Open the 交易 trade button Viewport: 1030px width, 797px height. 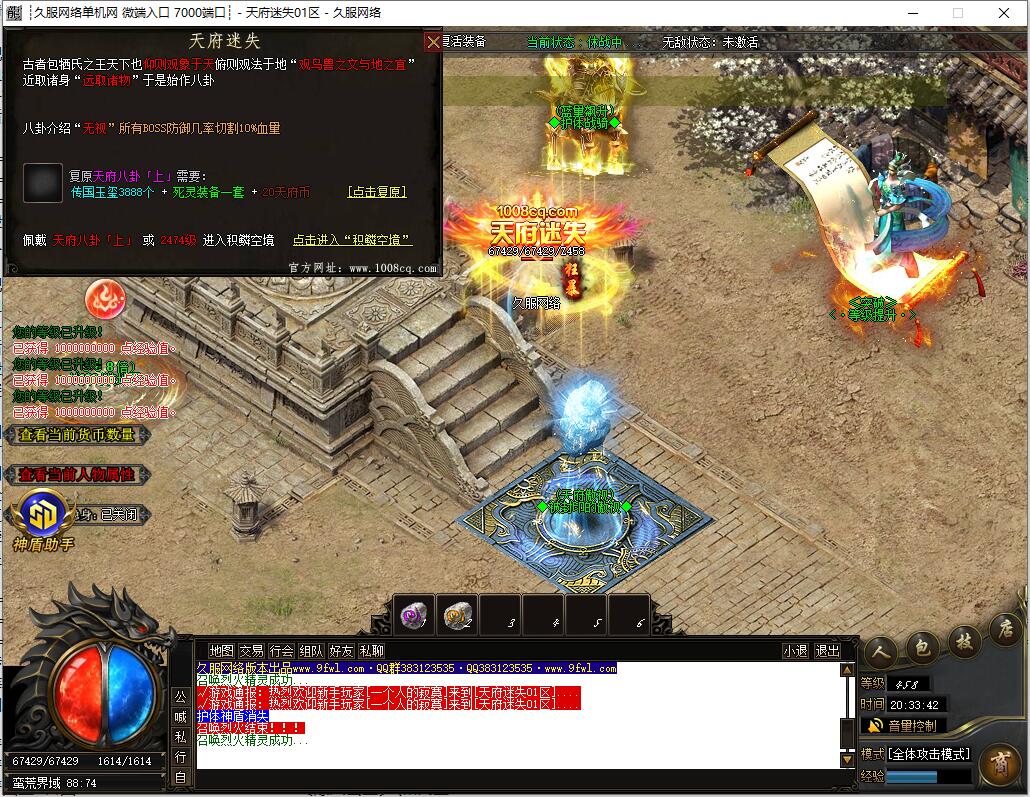click(251, 651)
